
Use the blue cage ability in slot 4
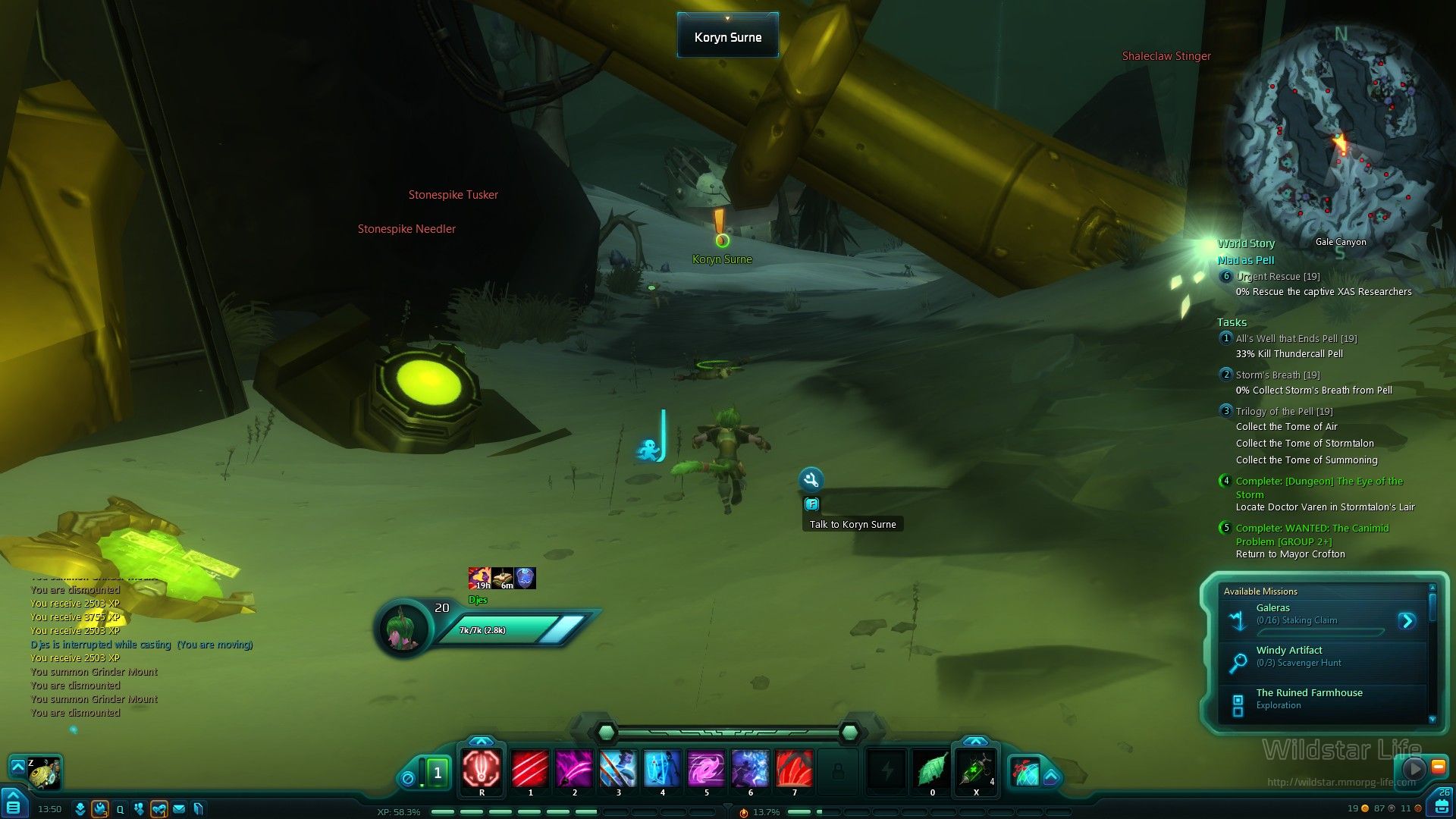pyautogui.click(x=662, y=769)
